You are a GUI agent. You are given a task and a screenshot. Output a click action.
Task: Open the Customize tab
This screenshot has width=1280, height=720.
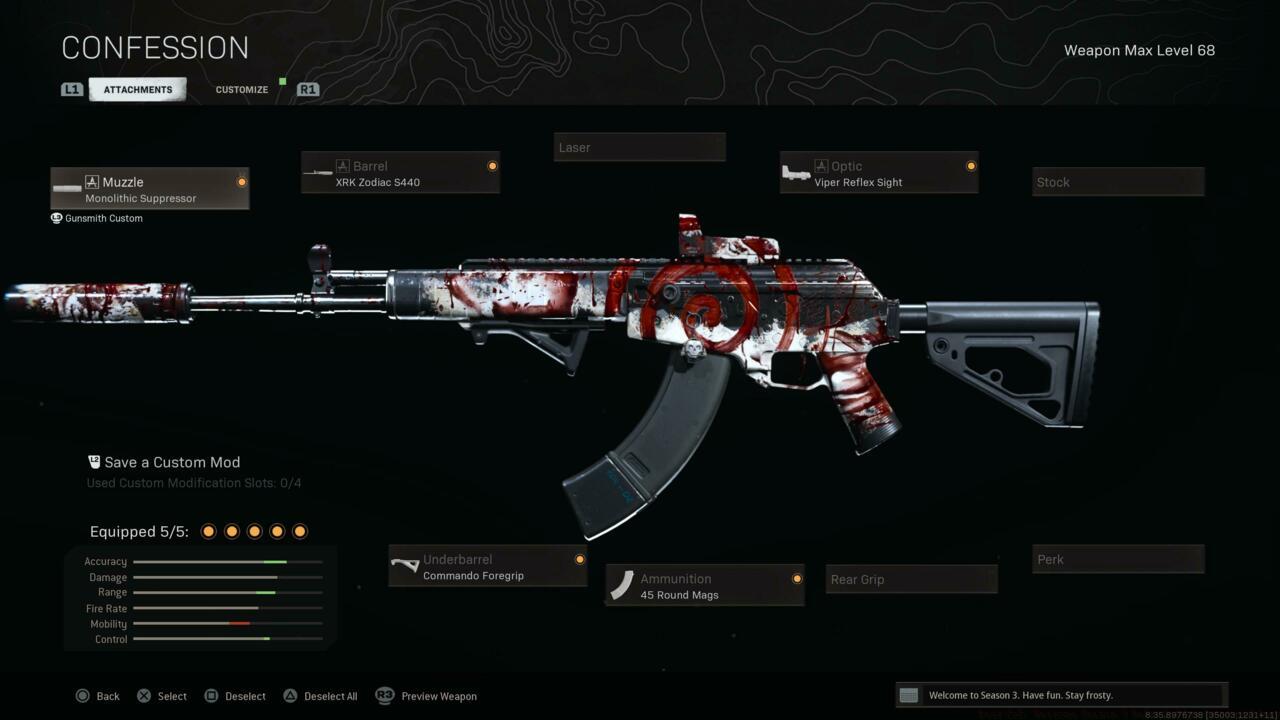242,90
